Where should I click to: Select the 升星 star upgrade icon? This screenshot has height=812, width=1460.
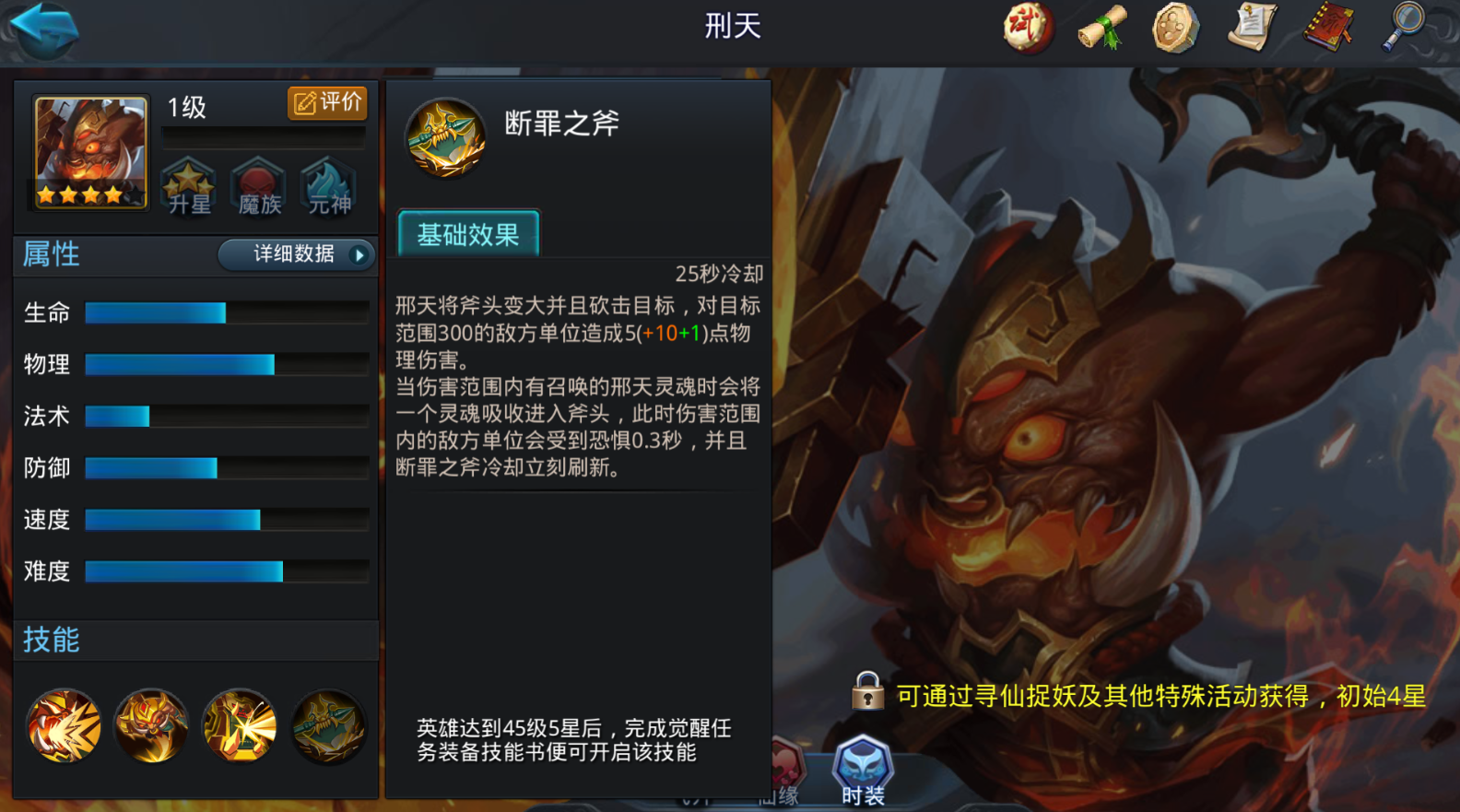coord(188,187)
